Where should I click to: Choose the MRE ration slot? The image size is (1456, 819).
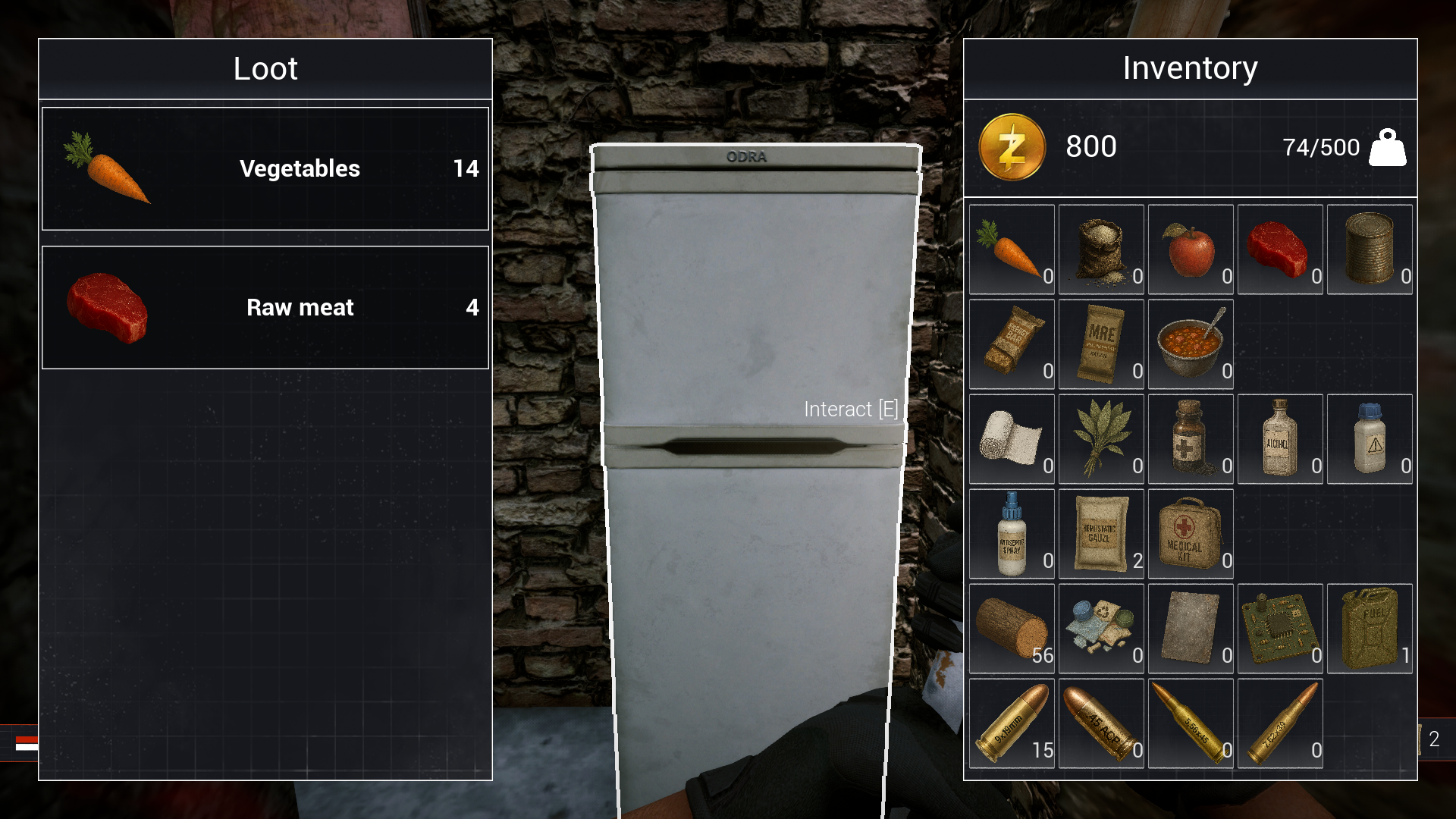point(1101,344)
